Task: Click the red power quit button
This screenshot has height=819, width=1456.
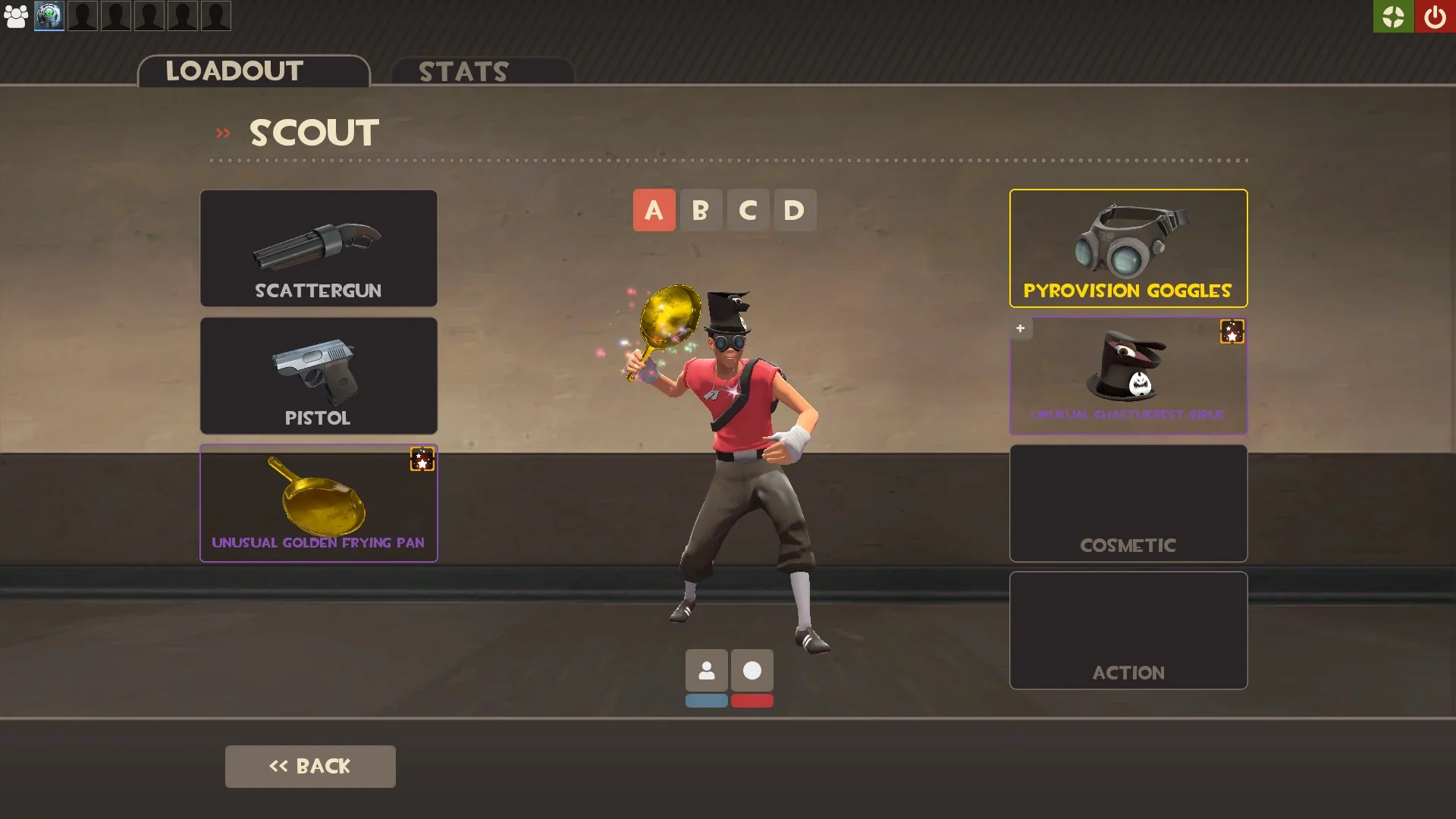Action: click(1435, 17)
